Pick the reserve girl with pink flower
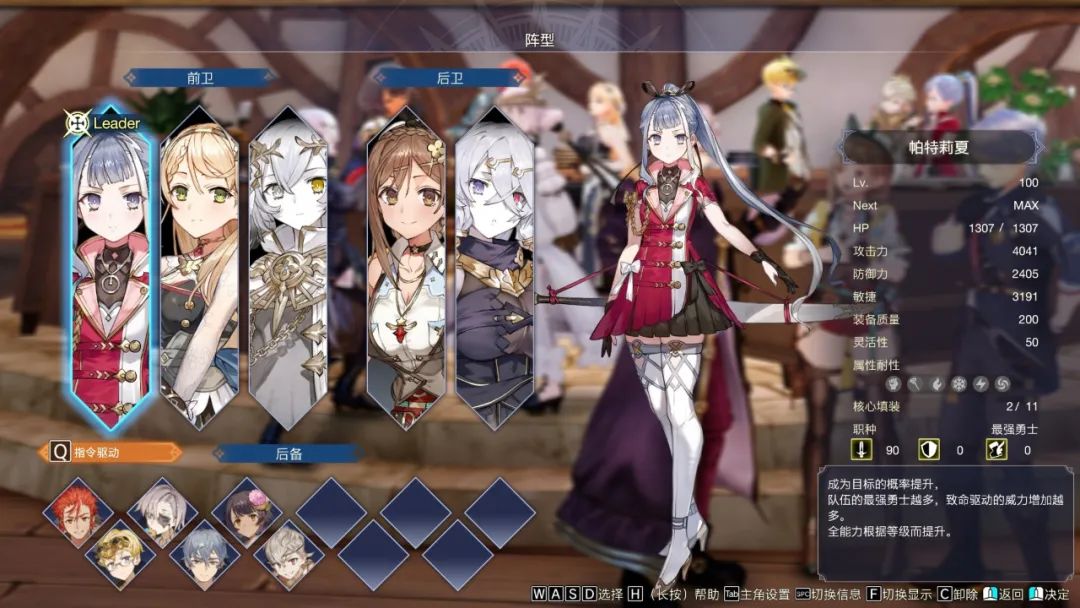Image resolution: width=1080 pixels, height=608 pixels. 246,511
